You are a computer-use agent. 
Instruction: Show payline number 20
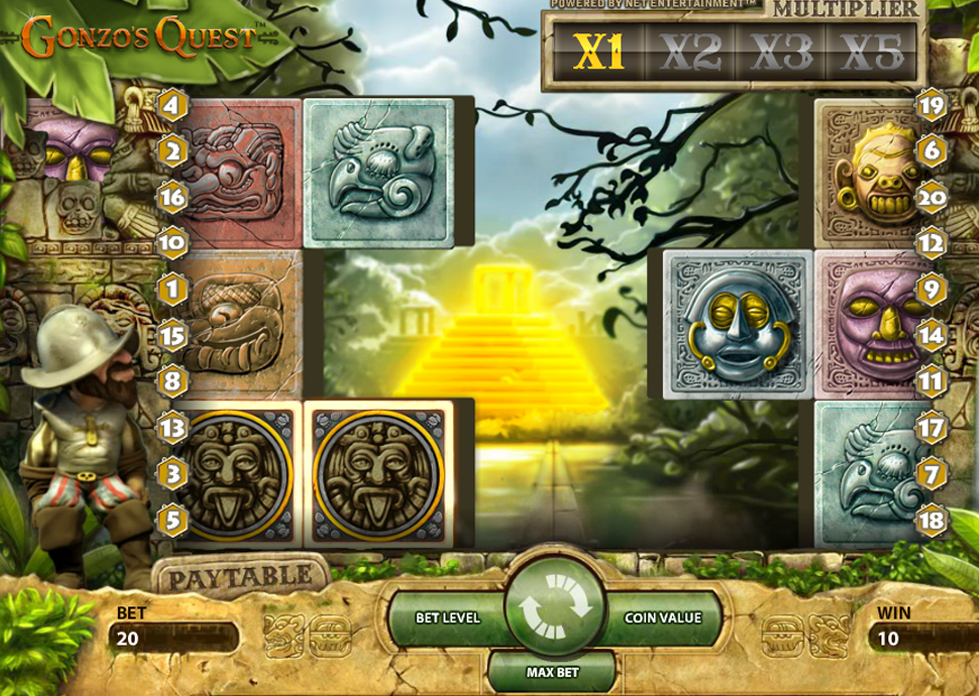click(931, 197)
